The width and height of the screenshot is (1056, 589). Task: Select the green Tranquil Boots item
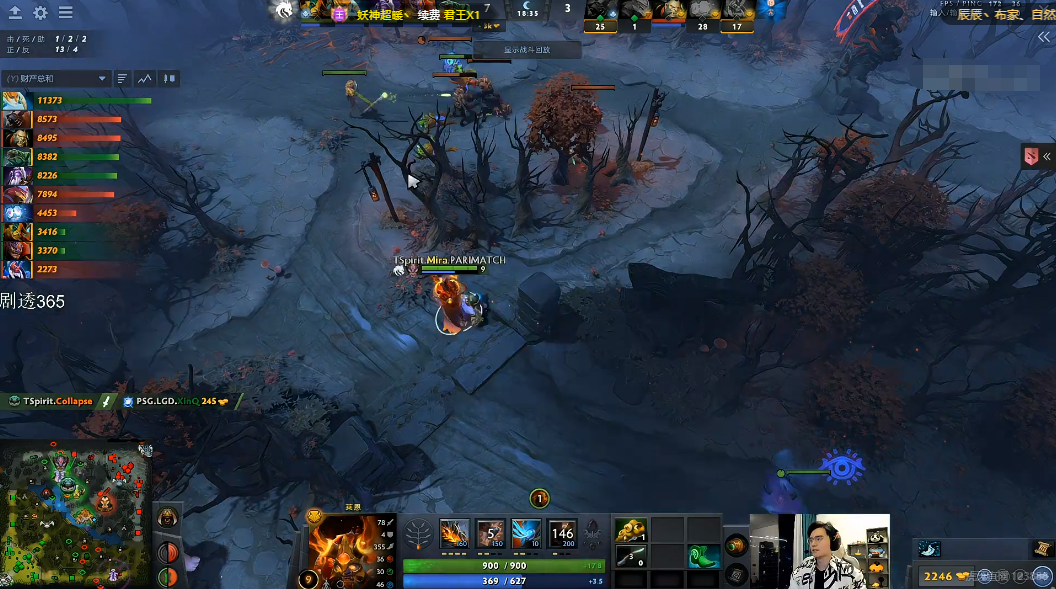coord(703,556)
